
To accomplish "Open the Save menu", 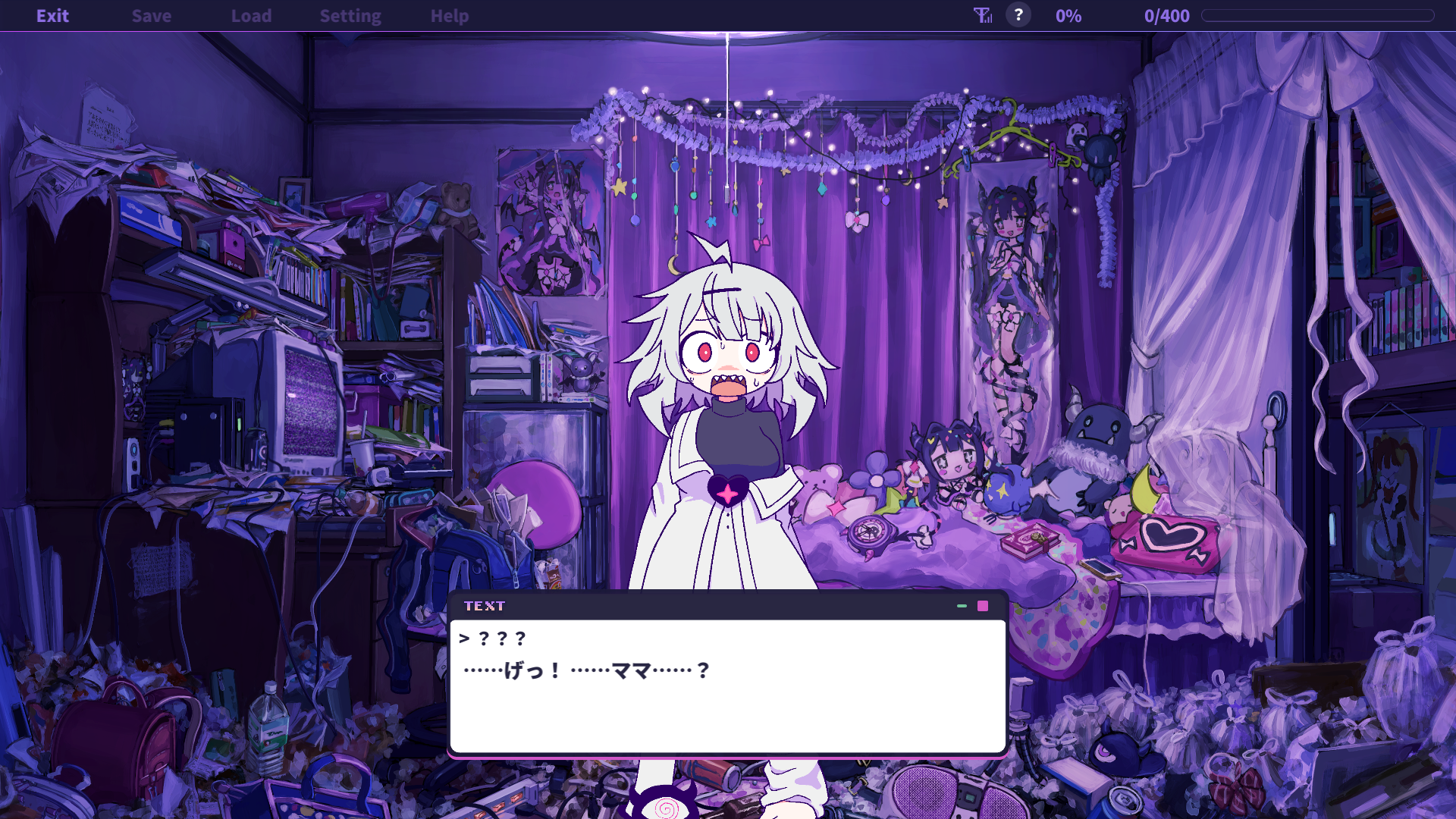I will 151,15.
